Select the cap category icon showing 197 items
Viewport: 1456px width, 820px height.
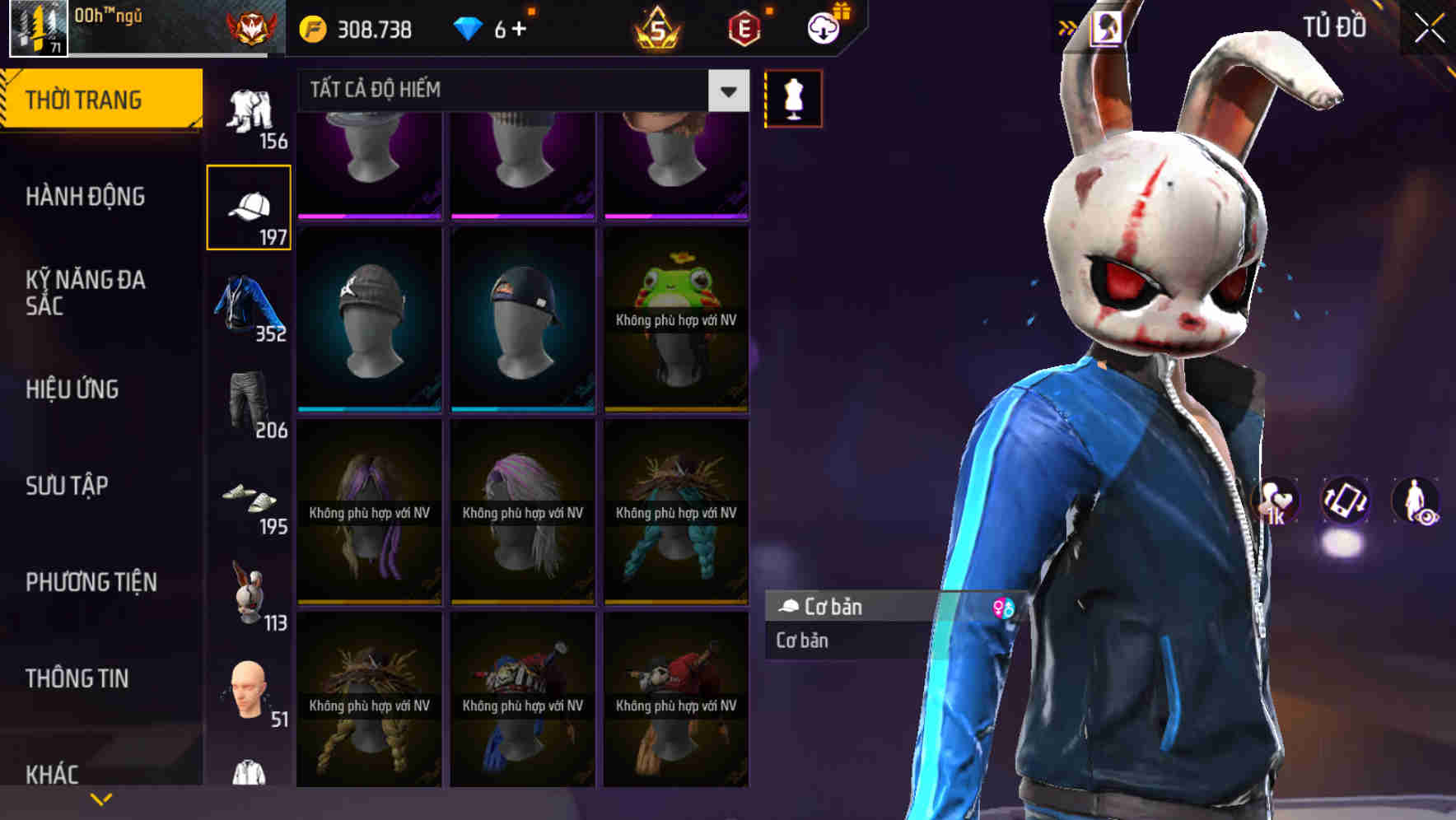(250, 204)
